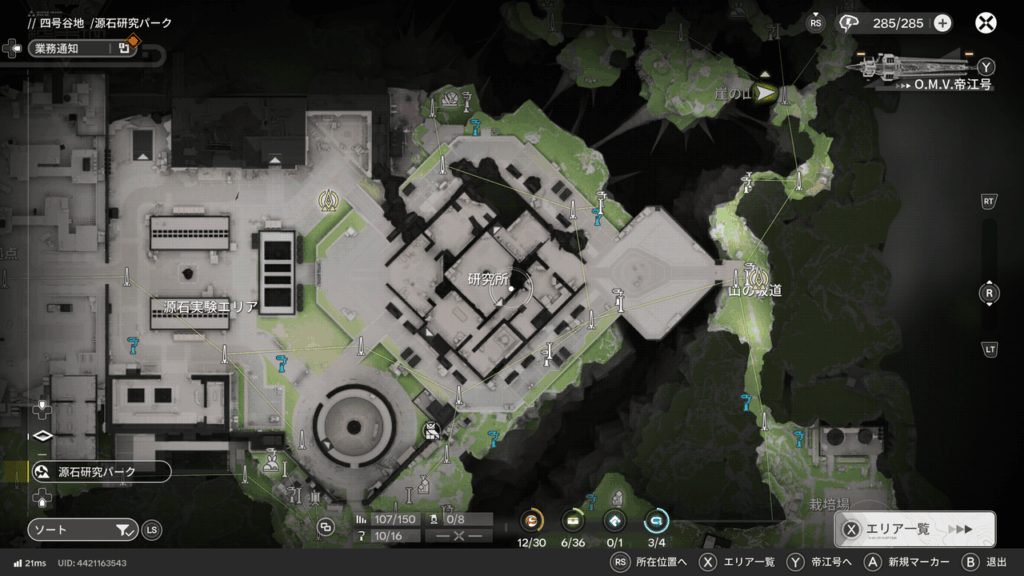Close the map with the X button
This screenshot has height=576, width=1024.
[x=986, y=23]
